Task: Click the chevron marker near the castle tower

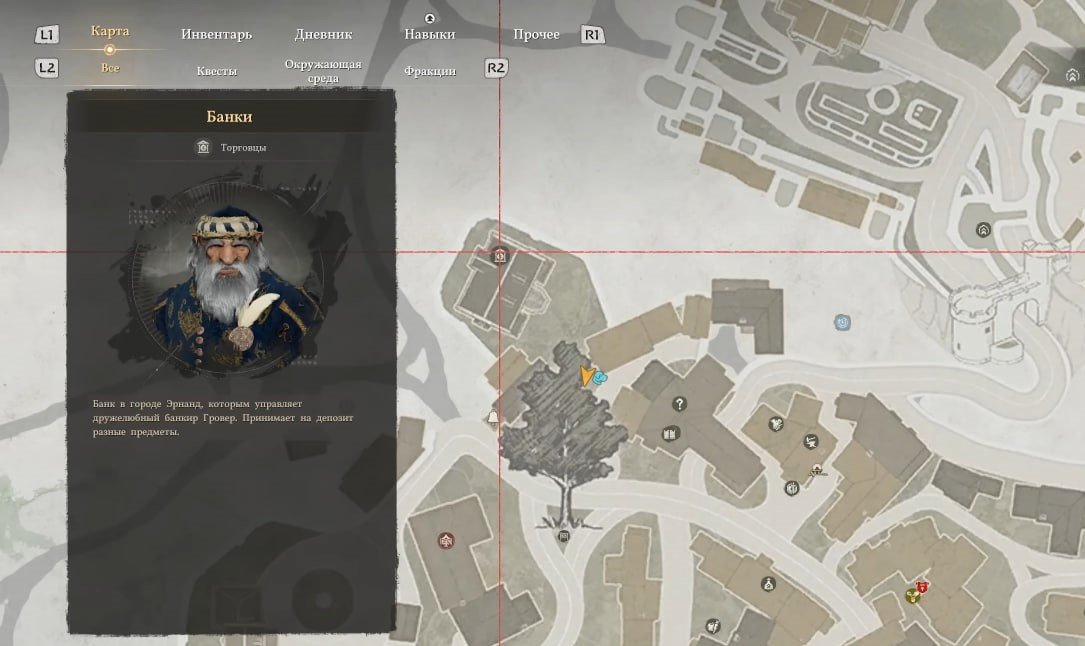Action: tap(983, 230)
